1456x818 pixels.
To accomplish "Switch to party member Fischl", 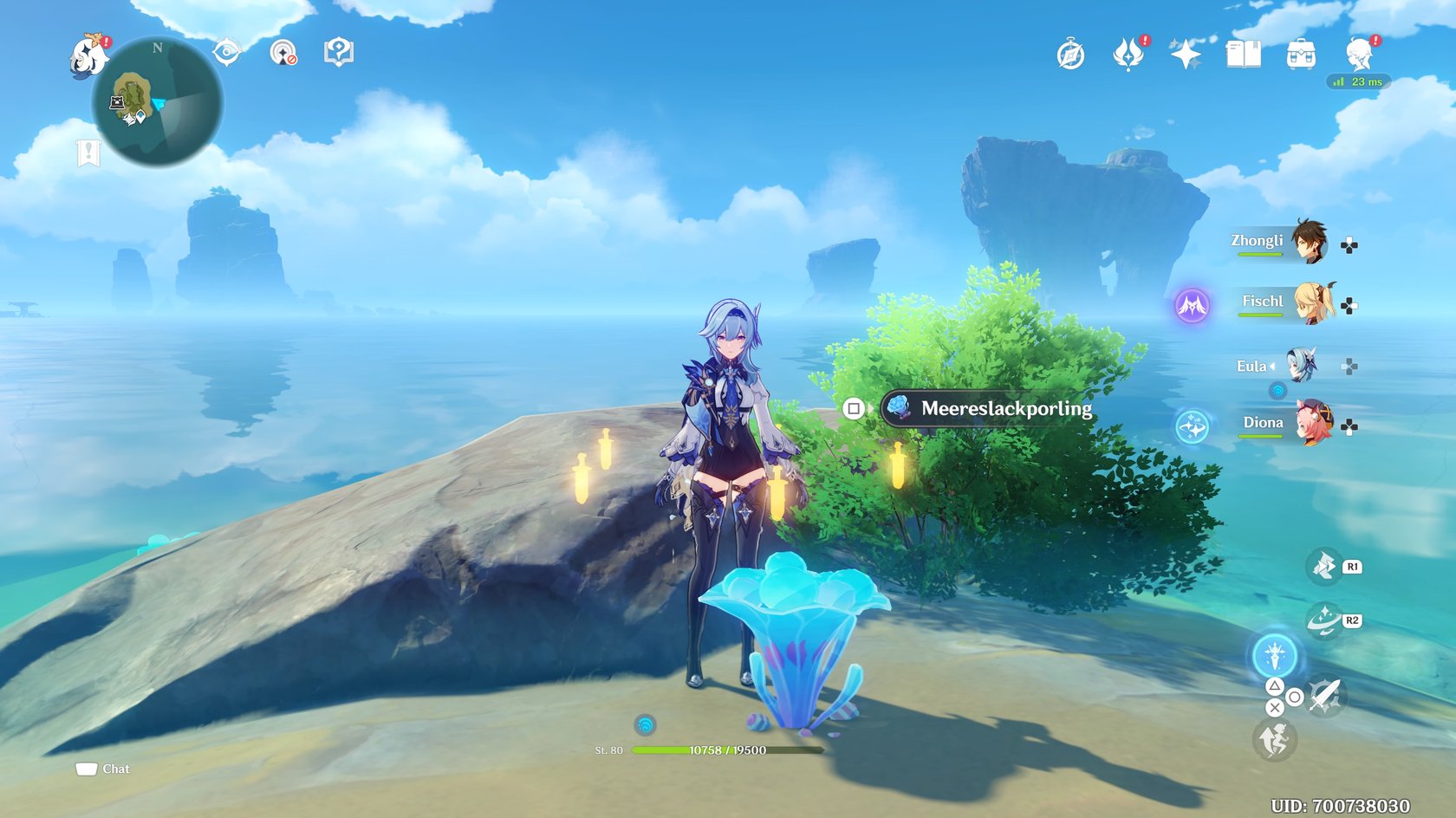I will [x=1313, y=302].
